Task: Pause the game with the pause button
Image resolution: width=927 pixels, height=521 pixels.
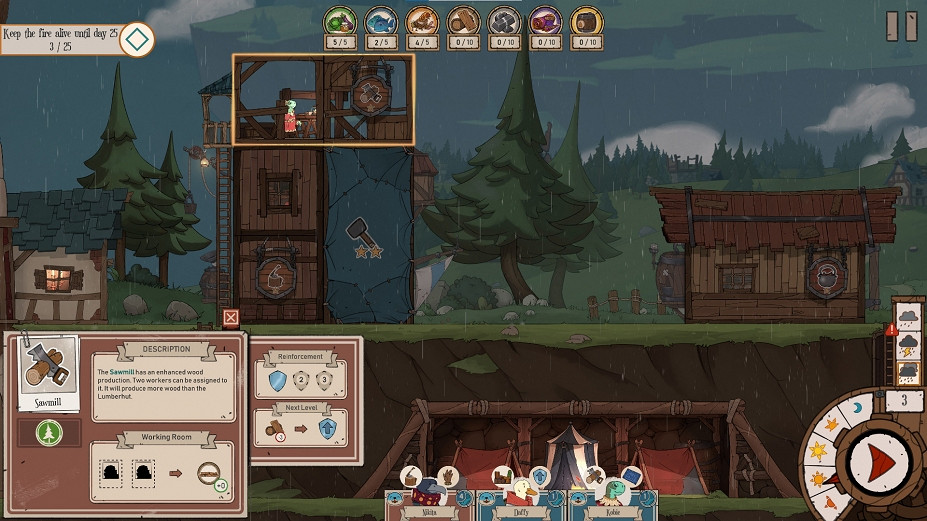Action: click(902, 27)
